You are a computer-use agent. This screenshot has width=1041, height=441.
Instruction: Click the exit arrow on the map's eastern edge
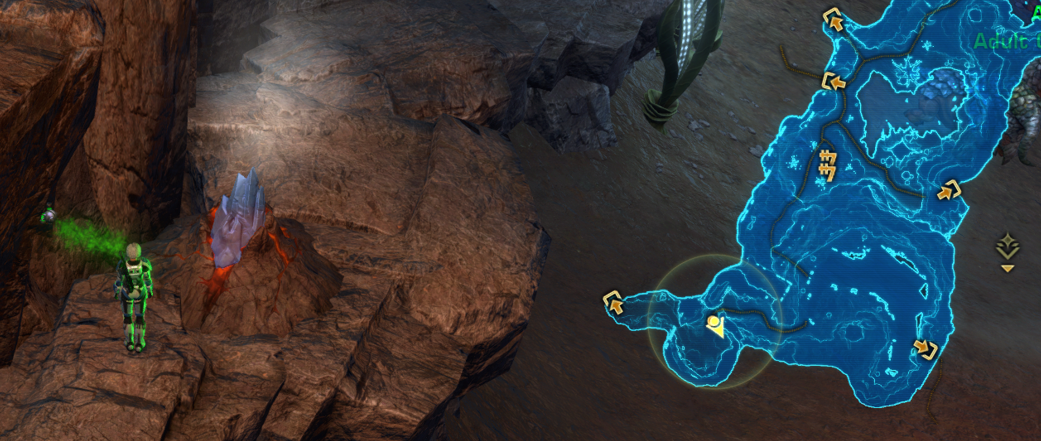pyautogui.click(x=948, y=189)
